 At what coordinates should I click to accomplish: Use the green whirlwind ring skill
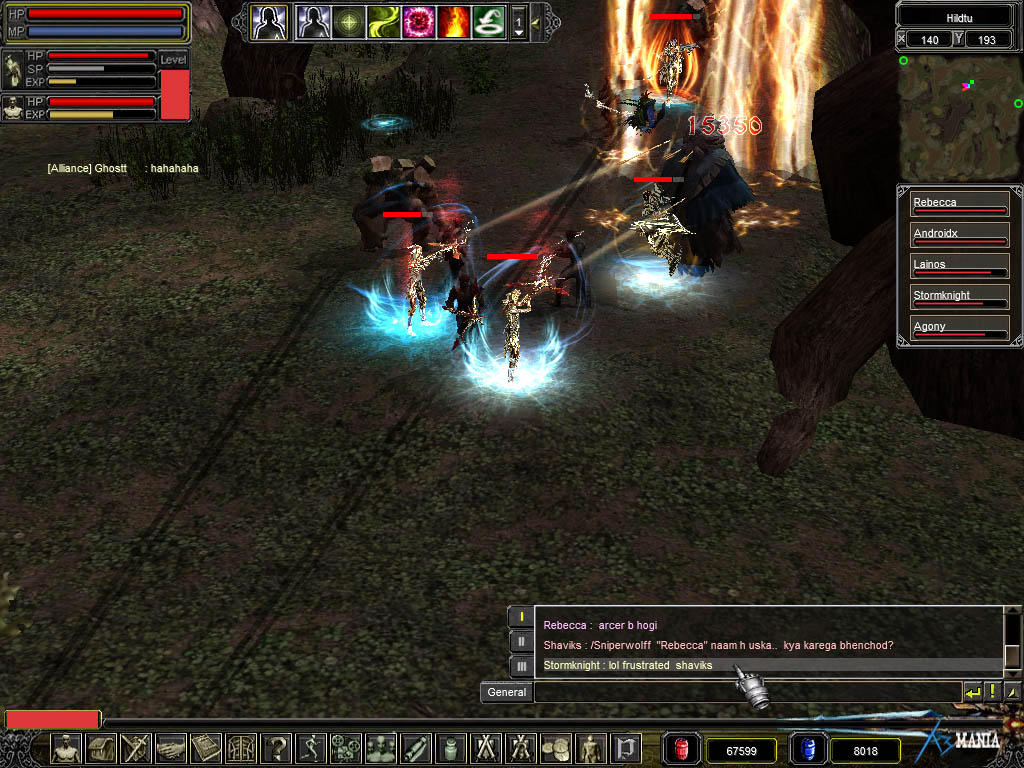488,21
